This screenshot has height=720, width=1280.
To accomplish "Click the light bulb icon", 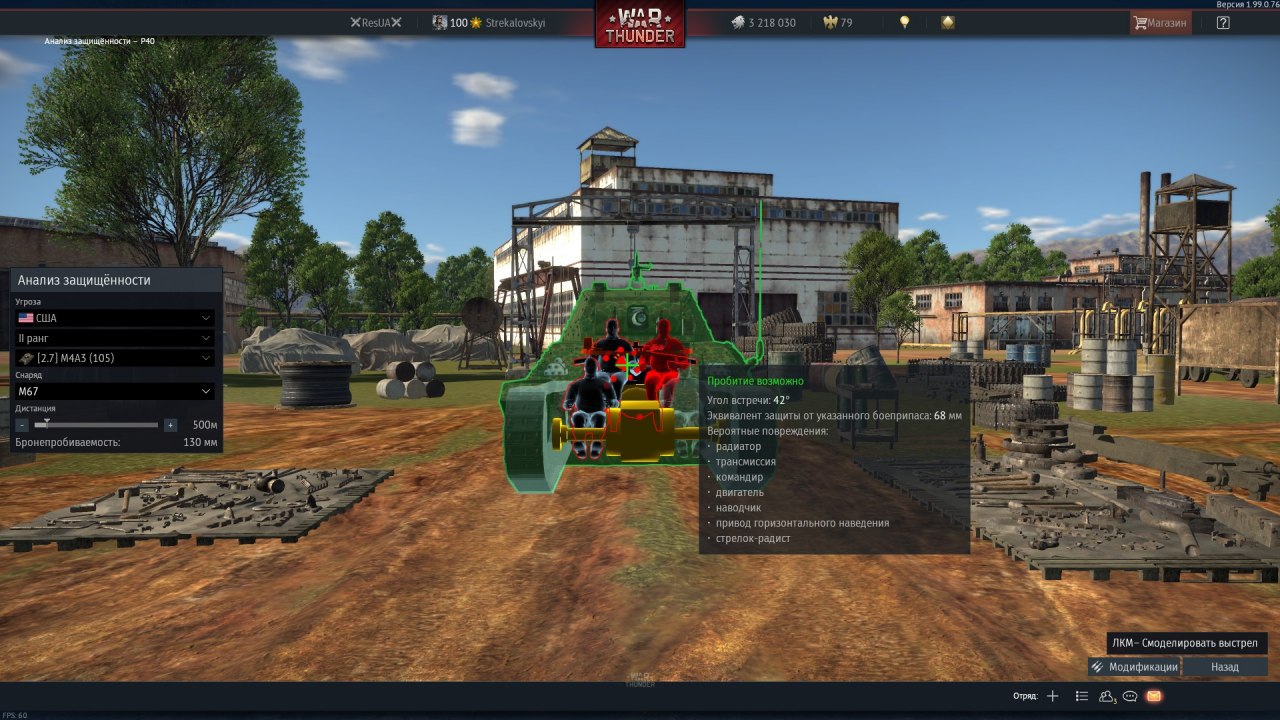I will [x=905, y=23].
